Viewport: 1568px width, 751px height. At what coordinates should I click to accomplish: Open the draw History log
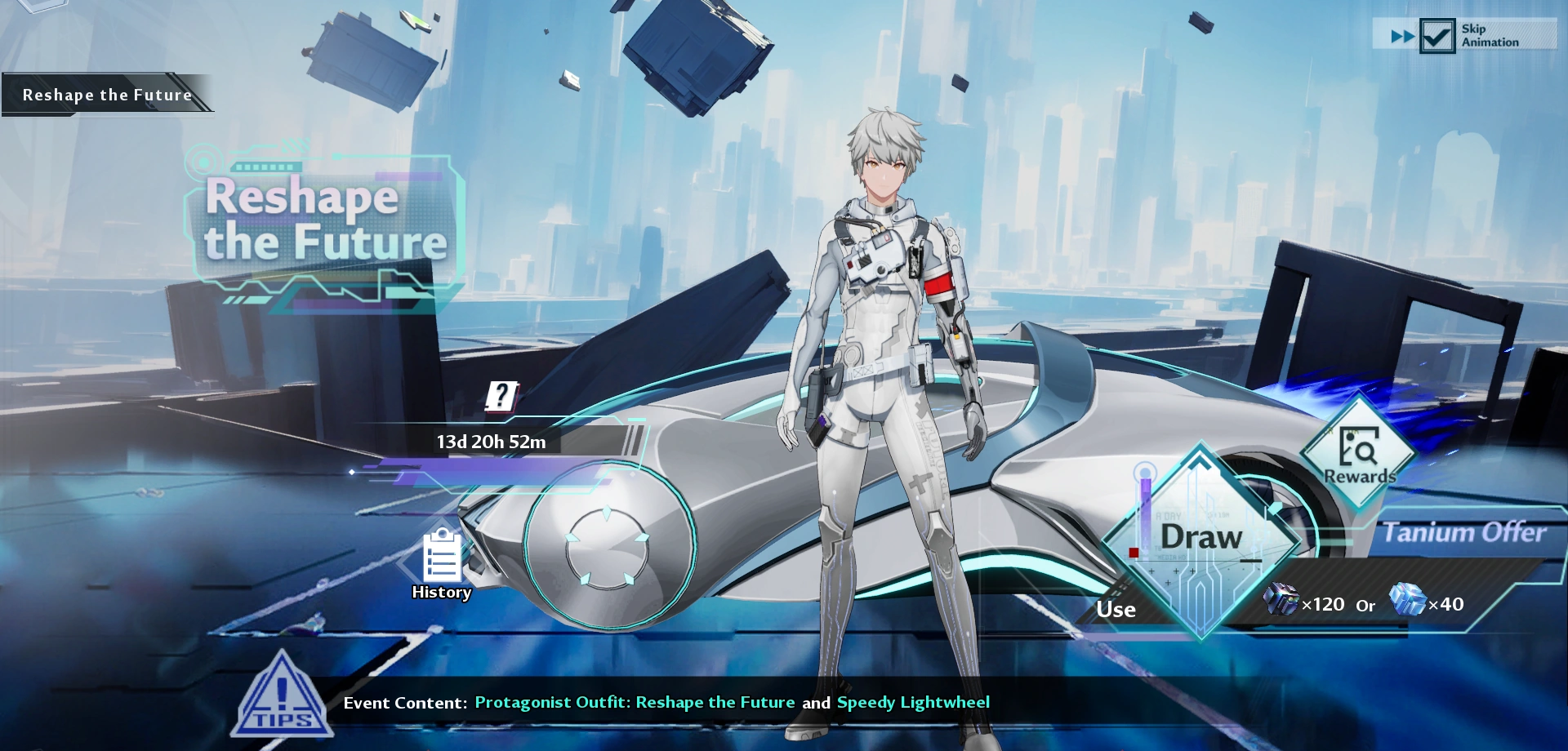[x=442, y=563]
